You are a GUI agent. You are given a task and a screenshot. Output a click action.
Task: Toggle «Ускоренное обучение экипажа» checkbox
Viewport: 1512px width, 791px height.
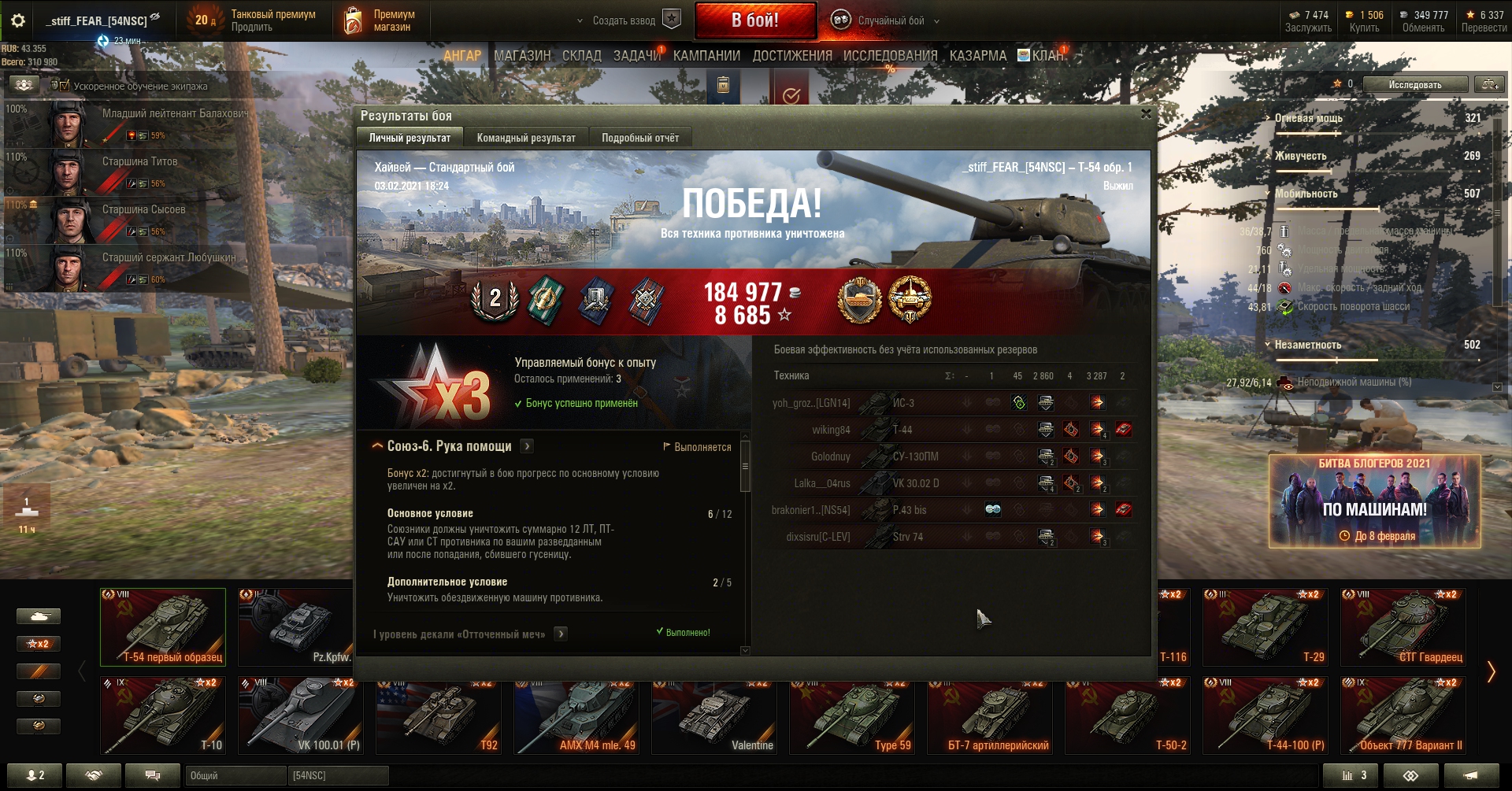point(65,86)
